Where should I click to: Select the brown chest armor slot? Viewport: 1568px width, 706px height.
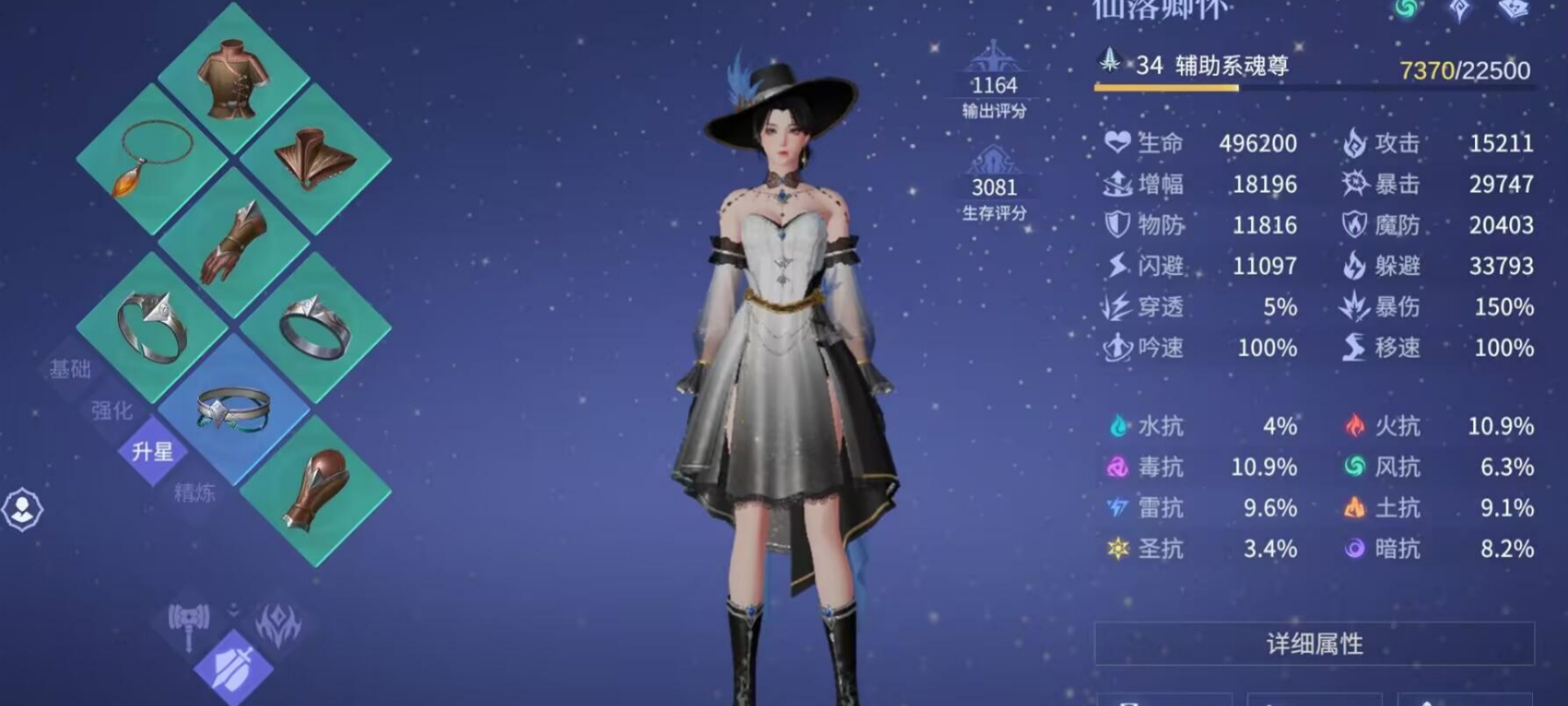coord(234,78)
